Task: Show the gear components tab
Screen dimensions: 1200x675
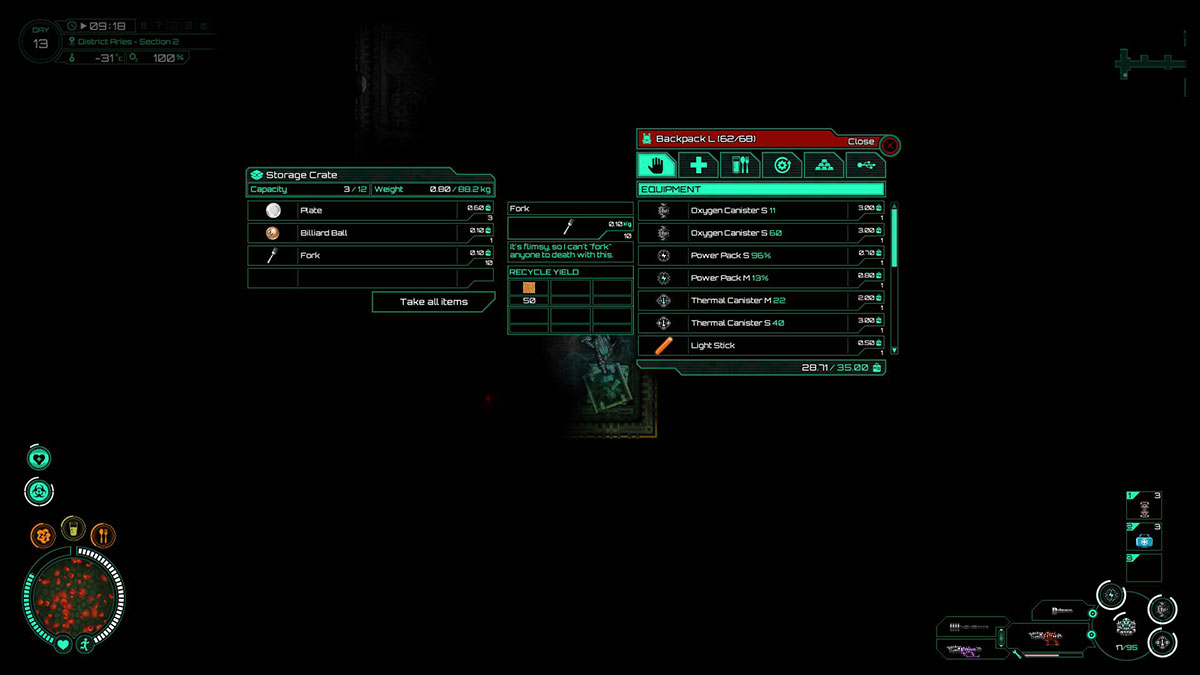Action: (782, 166)
